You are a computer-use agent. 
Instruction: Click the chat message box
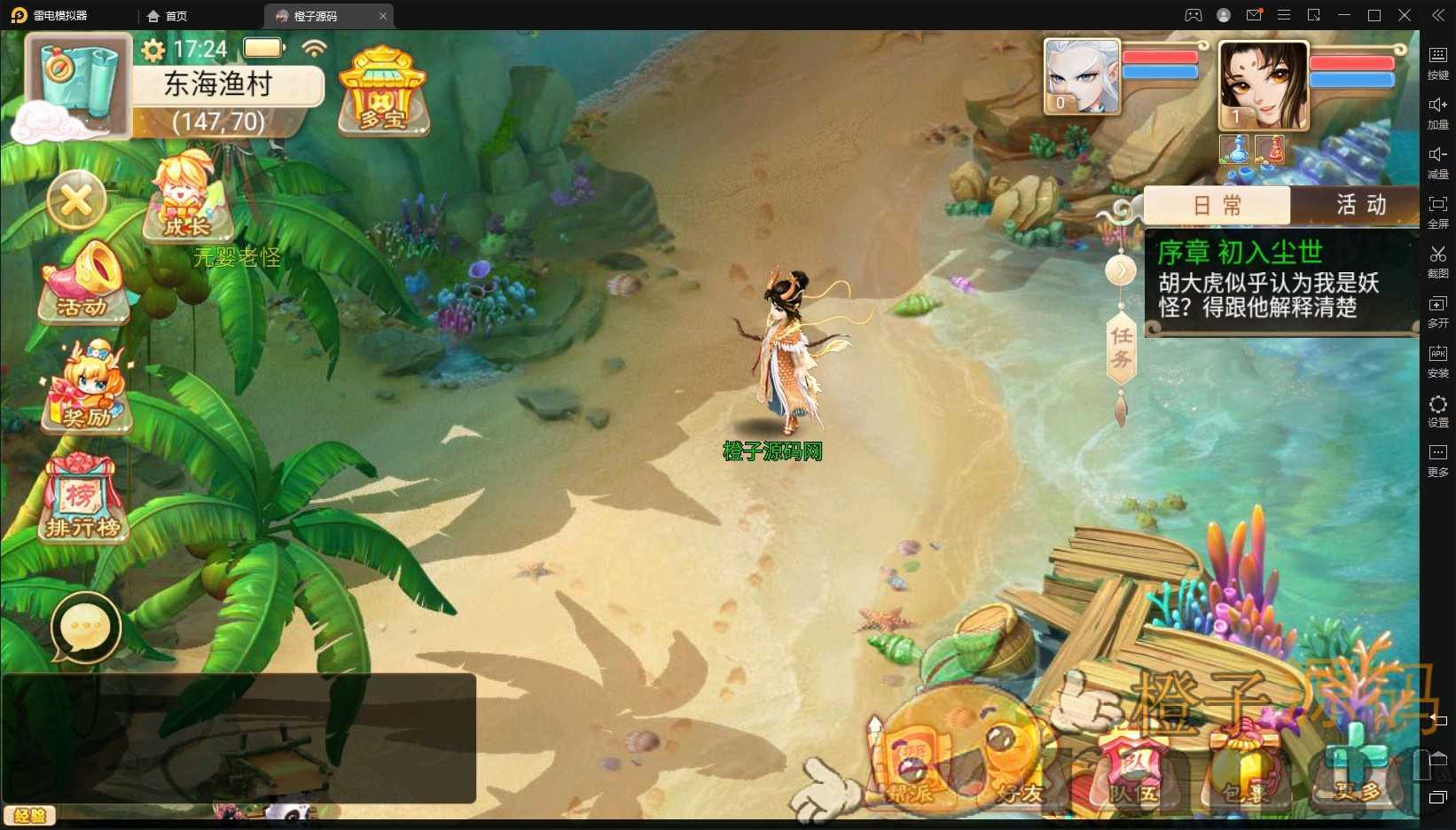239,738
